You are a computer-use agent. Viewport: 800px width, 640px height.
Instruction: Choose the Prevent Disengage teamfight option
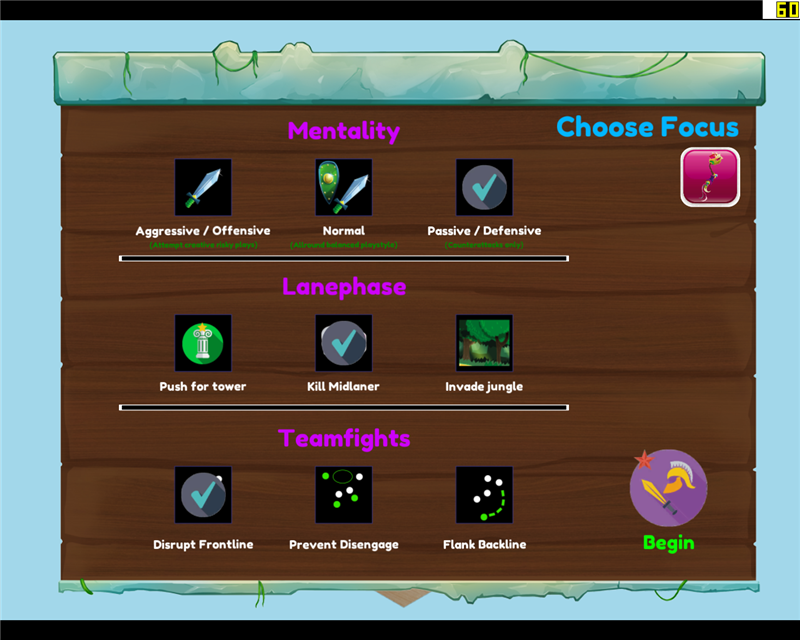(x=344, y=494)
